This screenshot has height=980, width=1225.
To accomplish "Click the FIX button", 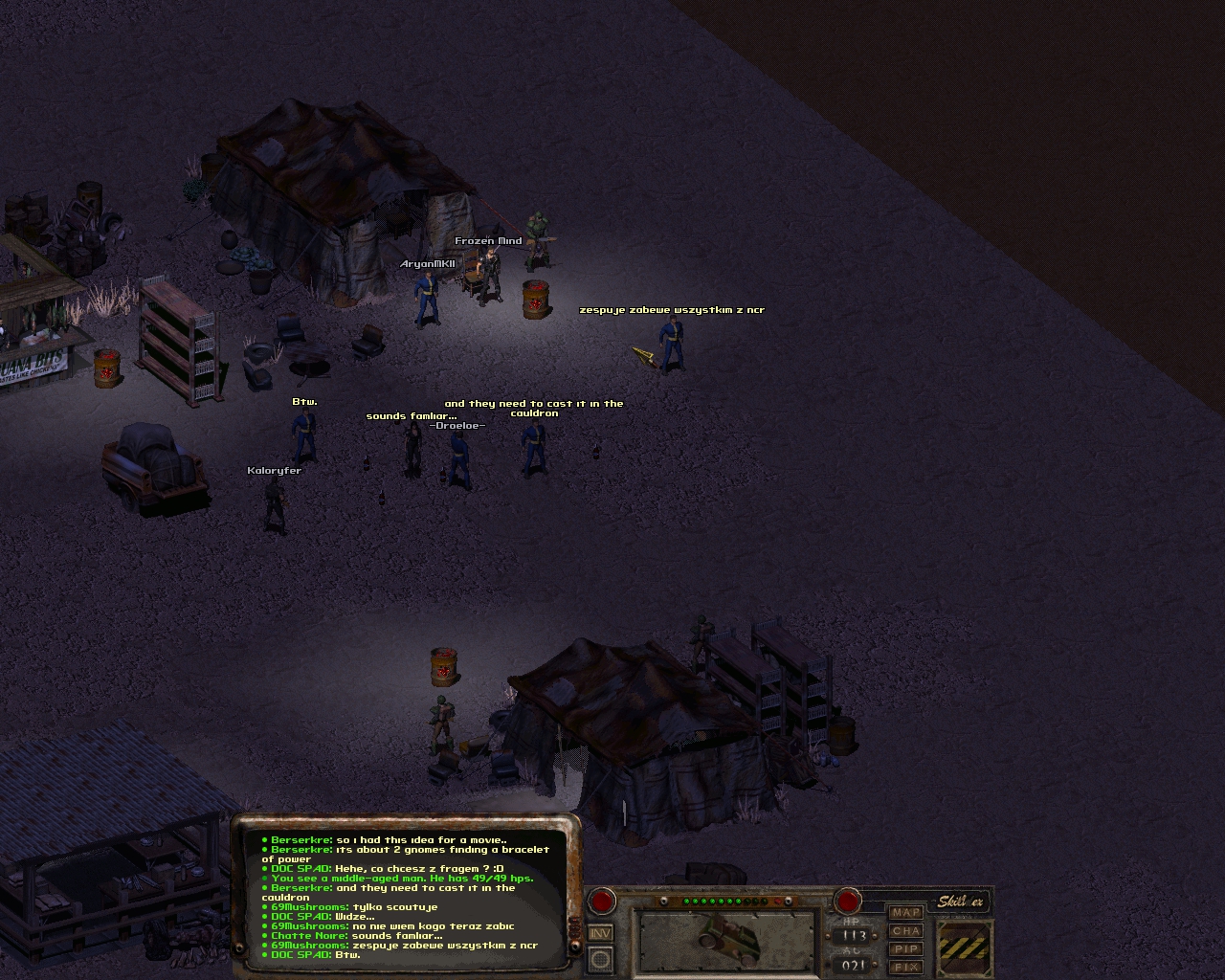I will tap(905, 968).
